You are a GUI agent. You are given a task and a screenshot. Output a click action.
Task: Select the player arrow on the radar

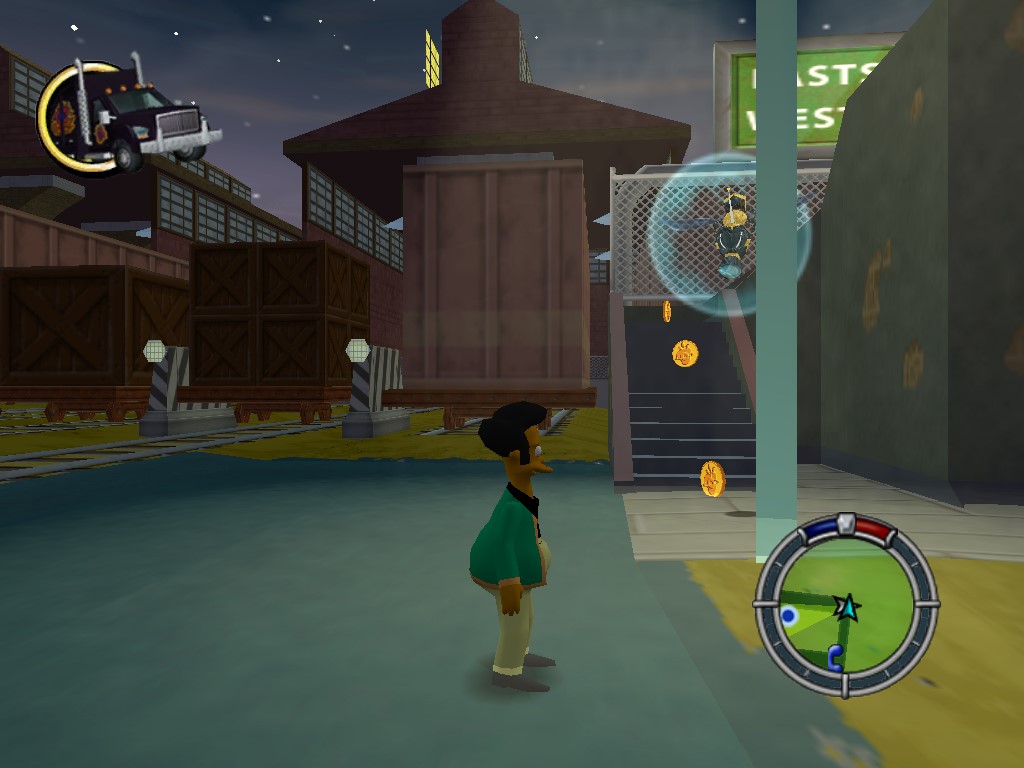[848, 605]
